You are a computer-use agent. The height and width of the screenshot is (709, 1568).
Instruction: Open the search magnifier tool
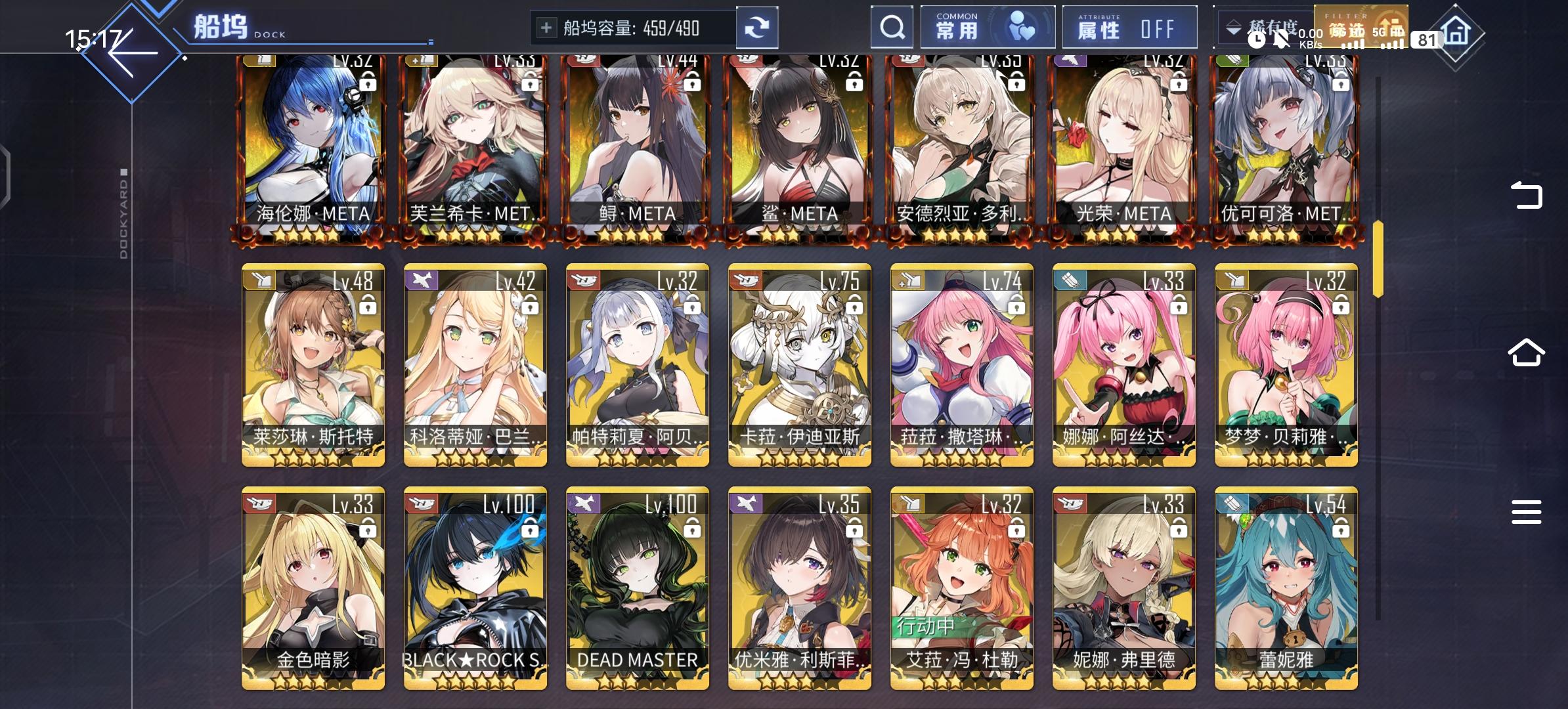pos(891,28)
